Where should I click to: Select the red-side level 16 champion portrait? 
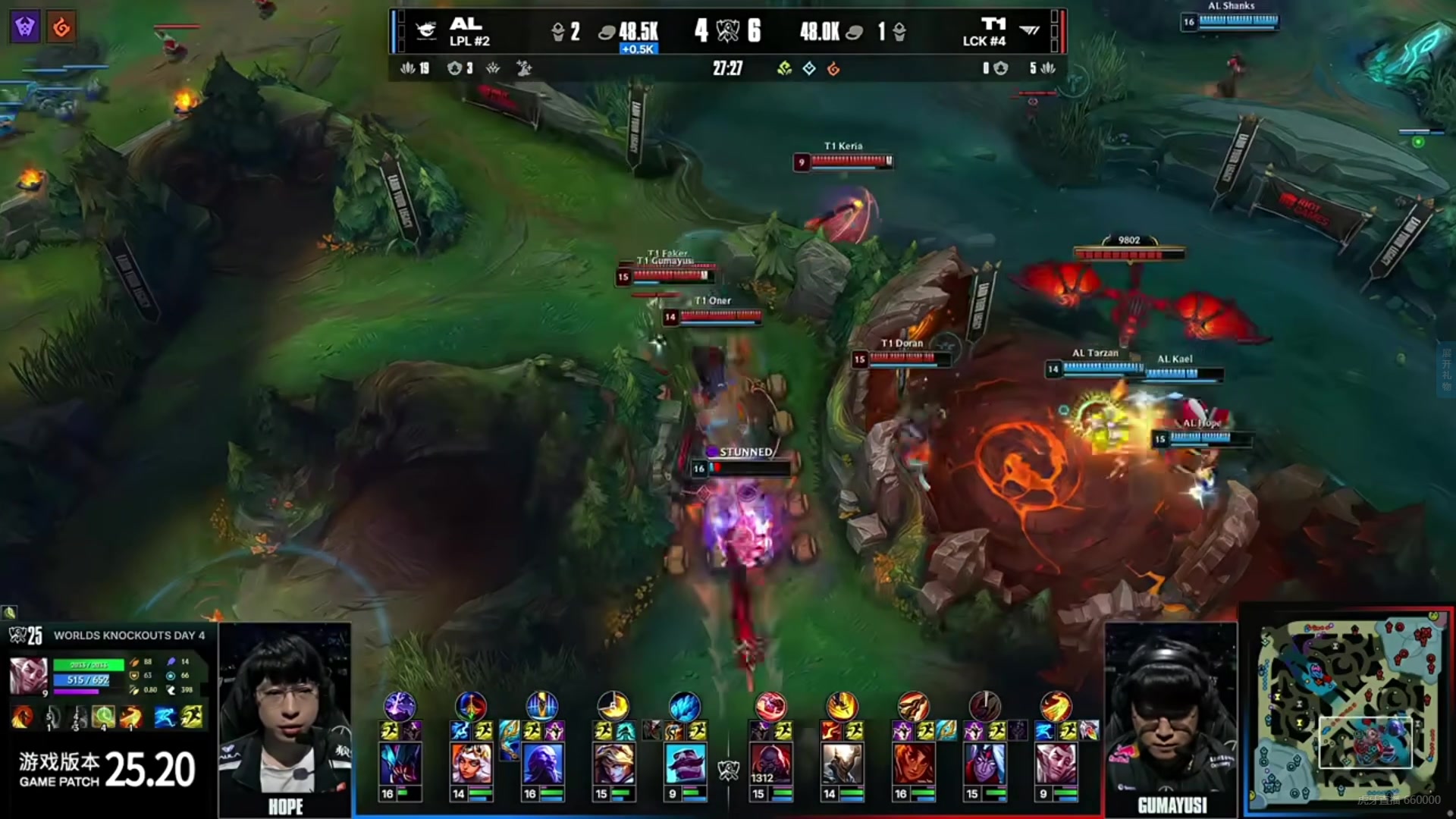click(x=913, y=764)
